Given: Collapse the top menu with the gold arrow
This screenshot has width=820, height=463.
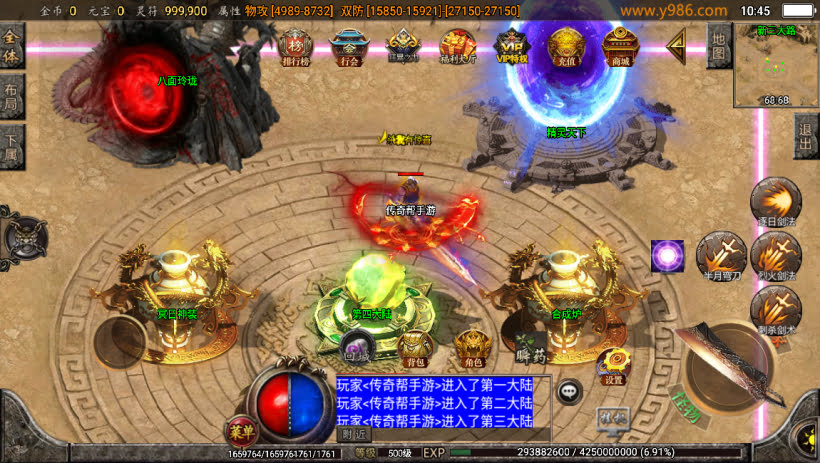Looking at the screenshot, I should click(677, 44).
